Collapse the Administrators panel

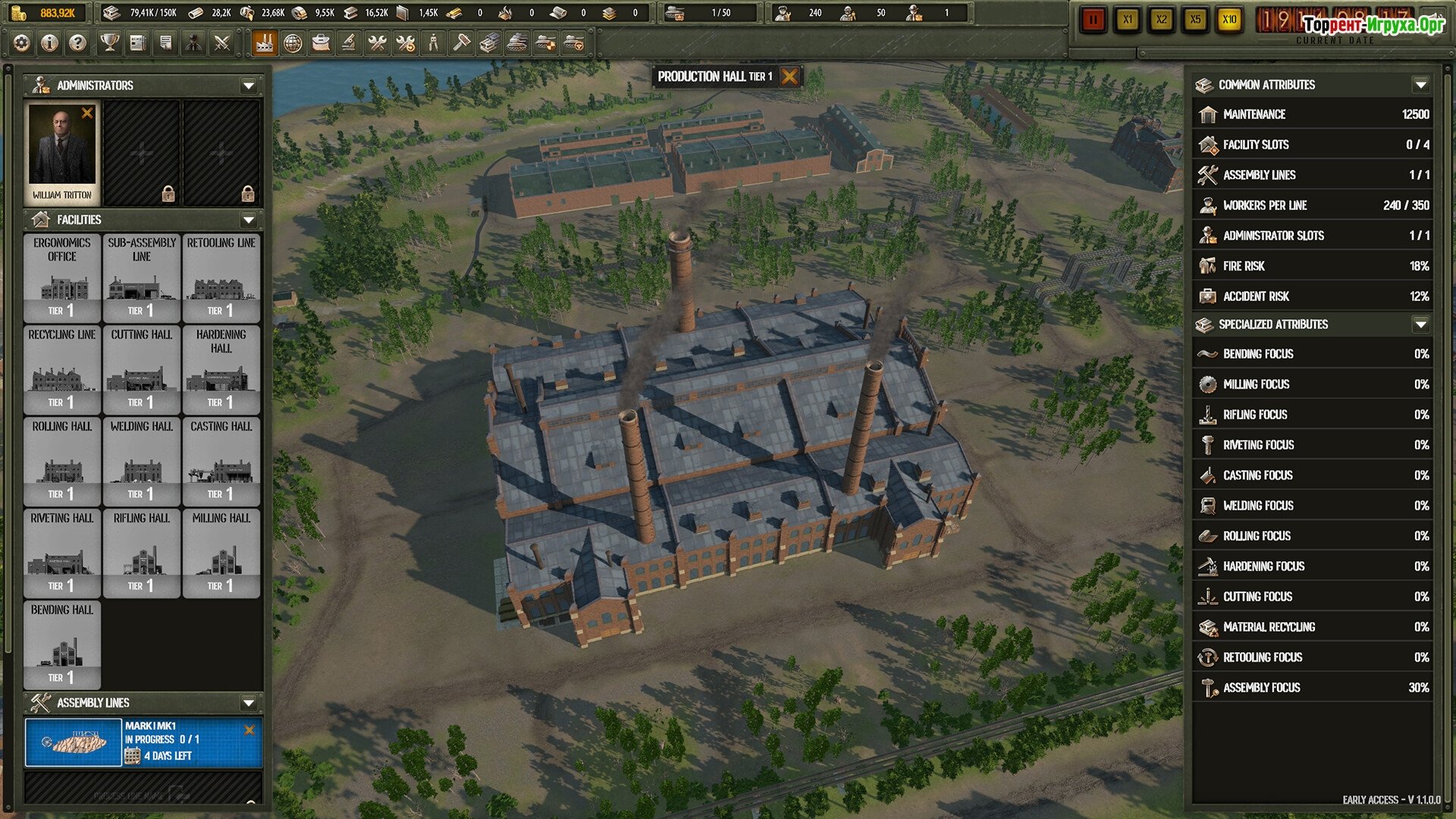[248, 86]
